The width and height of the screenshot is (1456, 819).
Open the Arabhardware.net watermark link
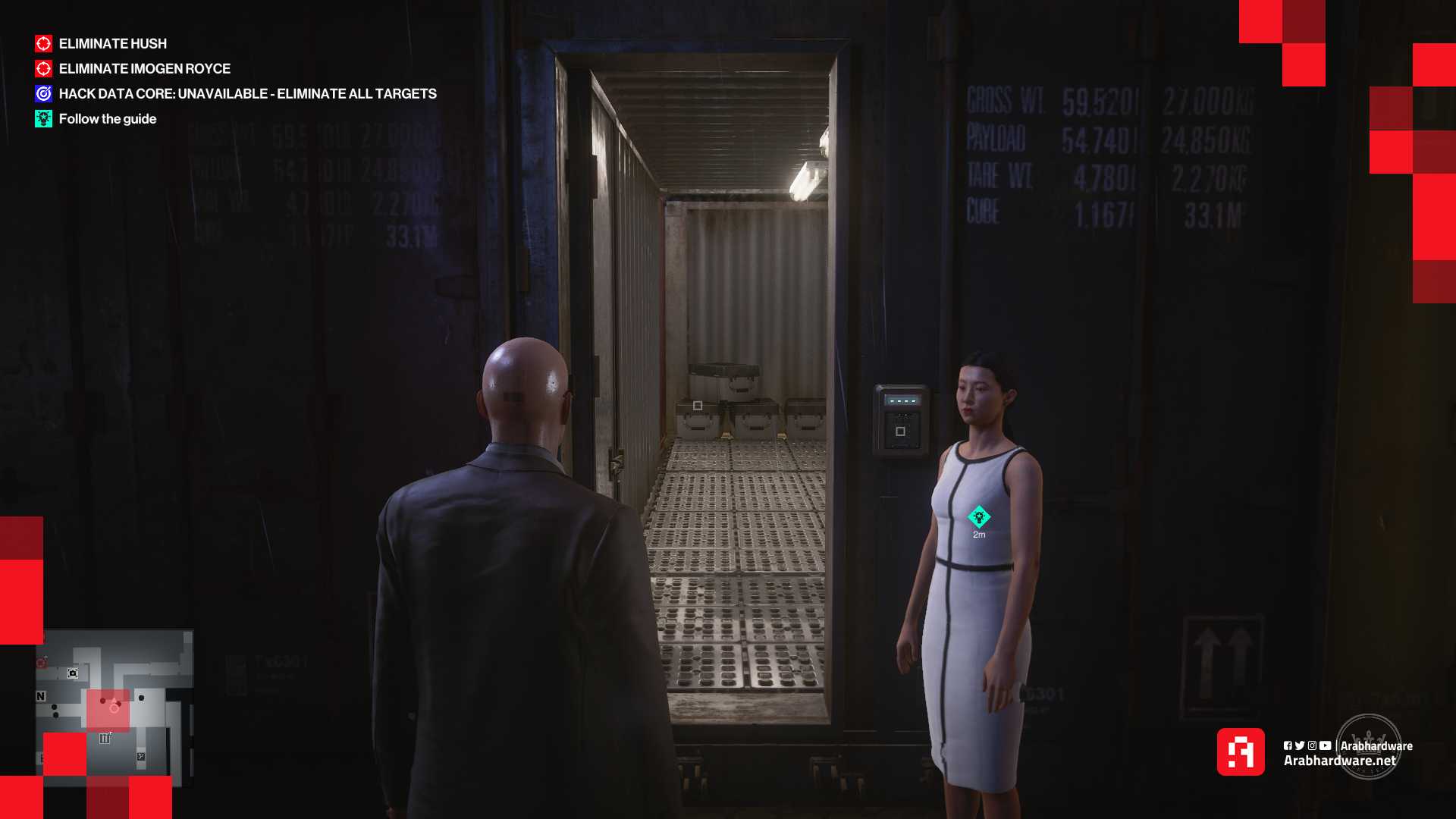point(1339,761)
